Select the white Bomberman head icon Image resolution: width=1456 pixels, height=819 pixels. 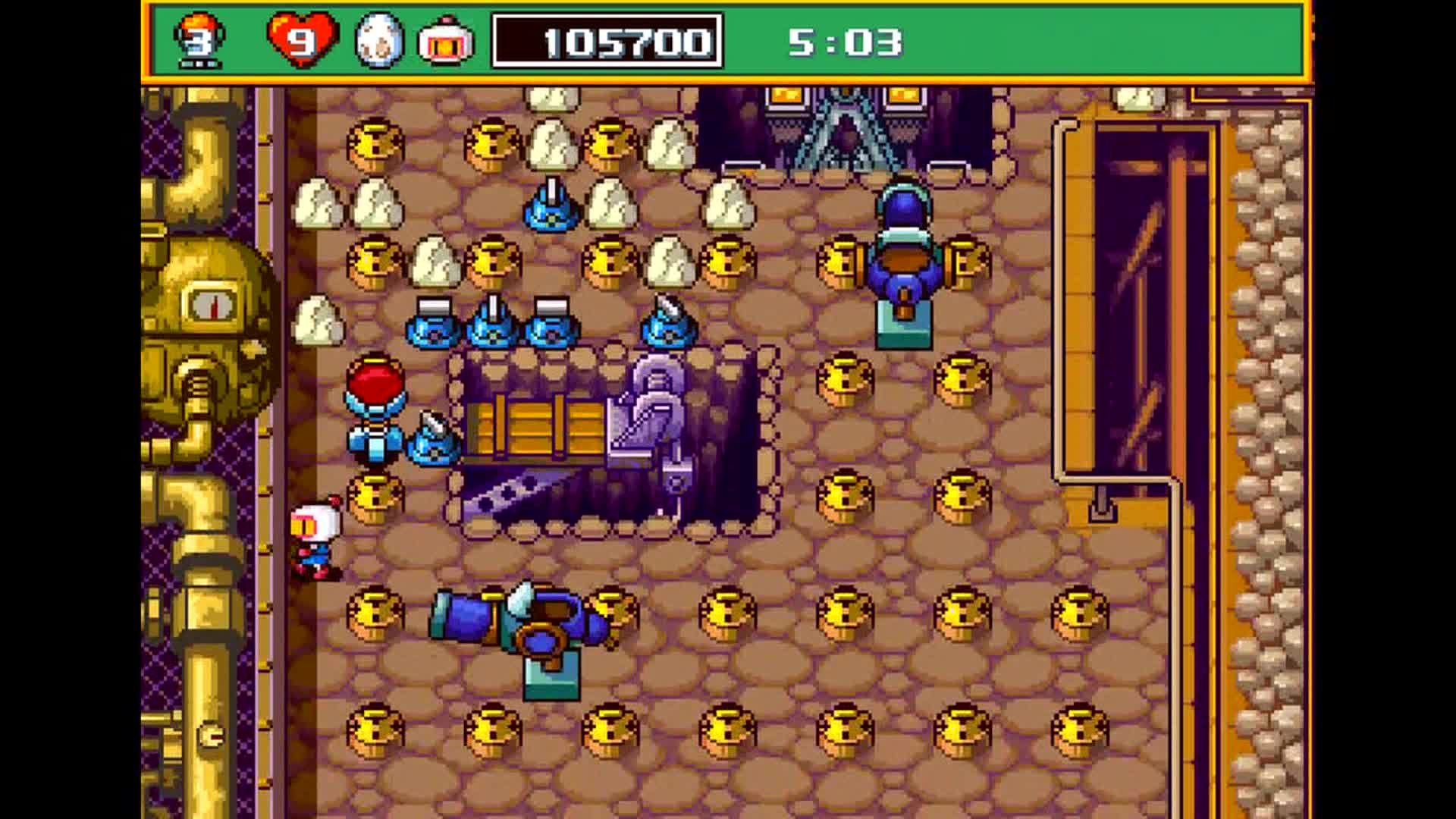pyautogui.click(x=446, y=41)
